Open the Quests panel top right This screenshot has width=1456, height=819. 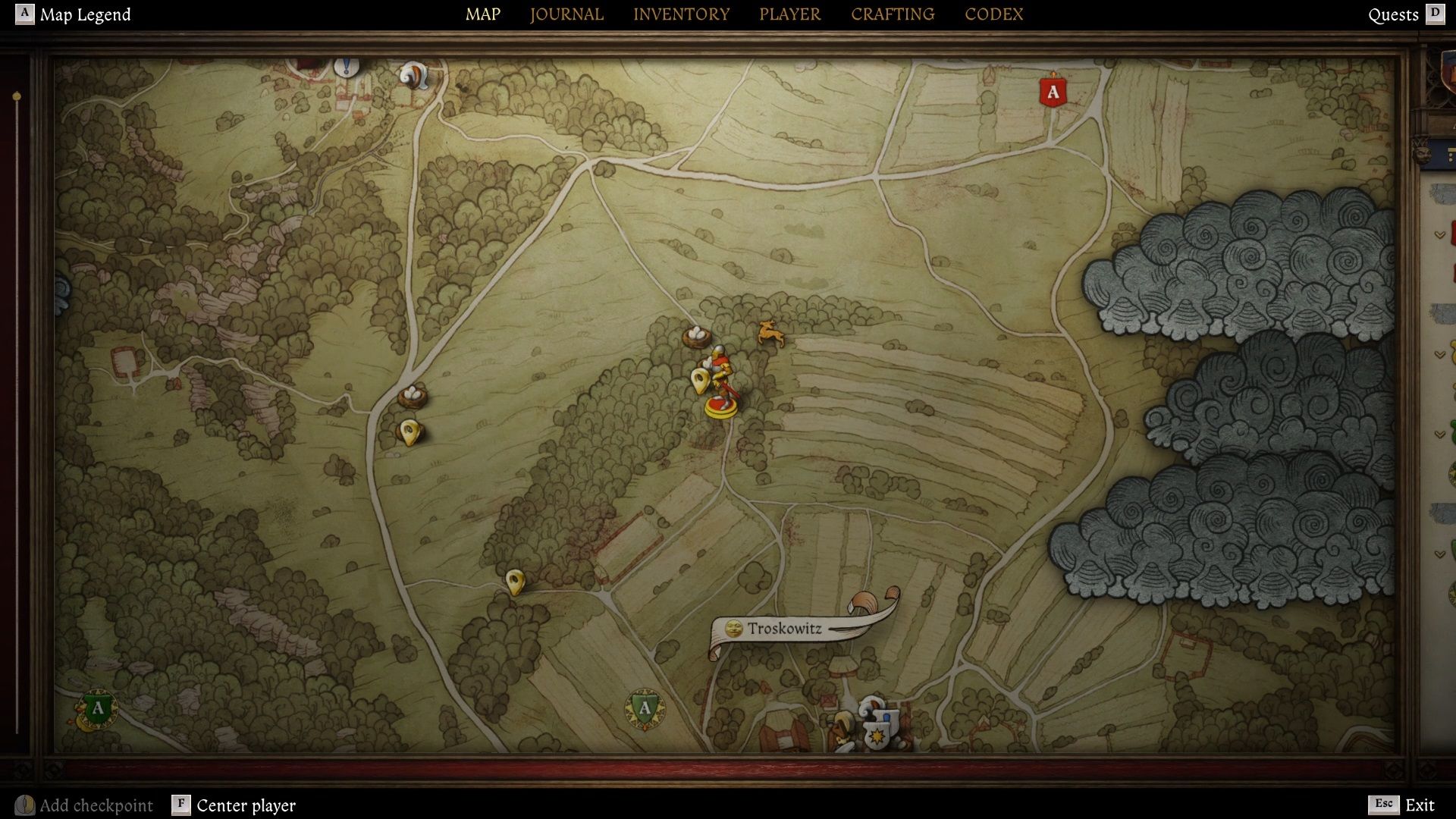(x=1393, y=14)
